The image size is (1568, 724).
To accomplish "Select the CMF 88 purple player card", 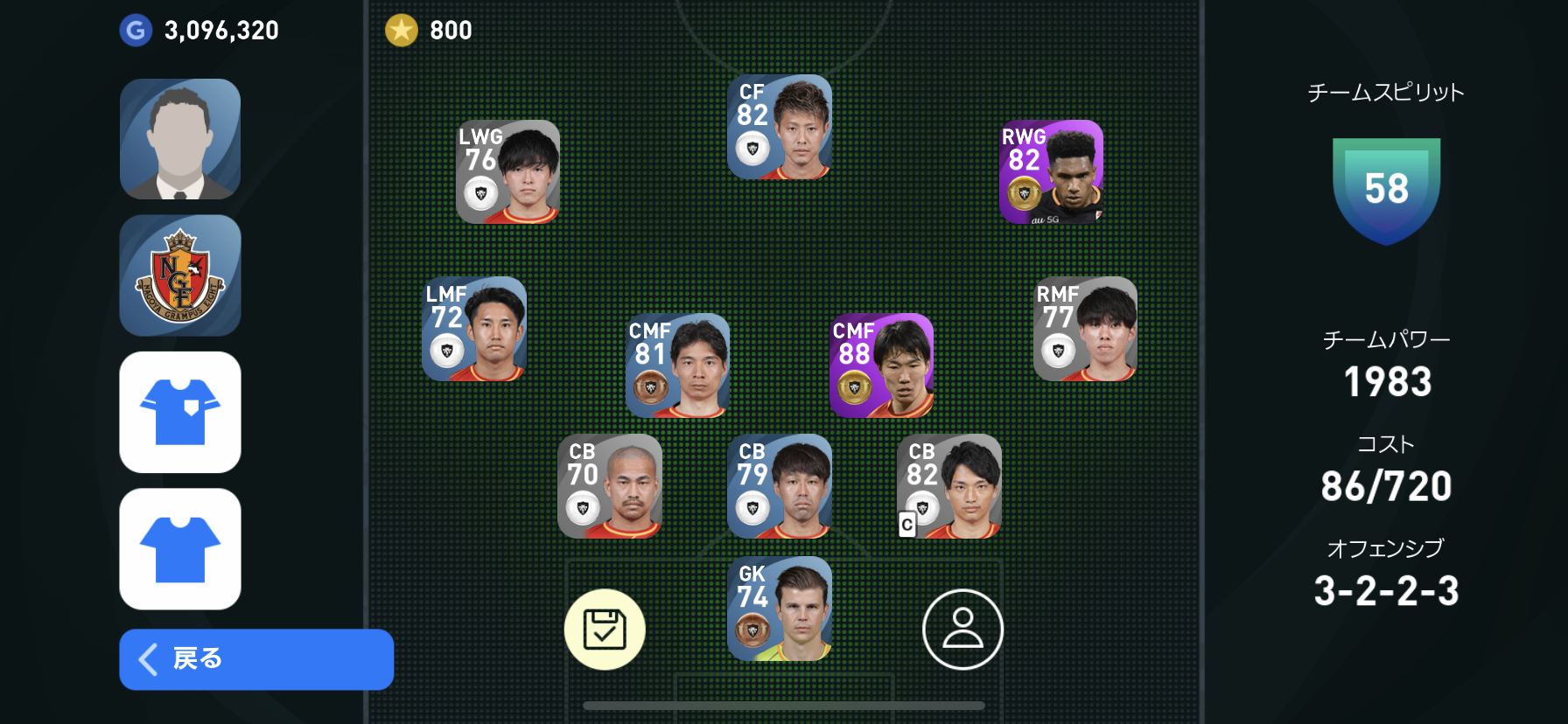I will [x=881, y=365].
